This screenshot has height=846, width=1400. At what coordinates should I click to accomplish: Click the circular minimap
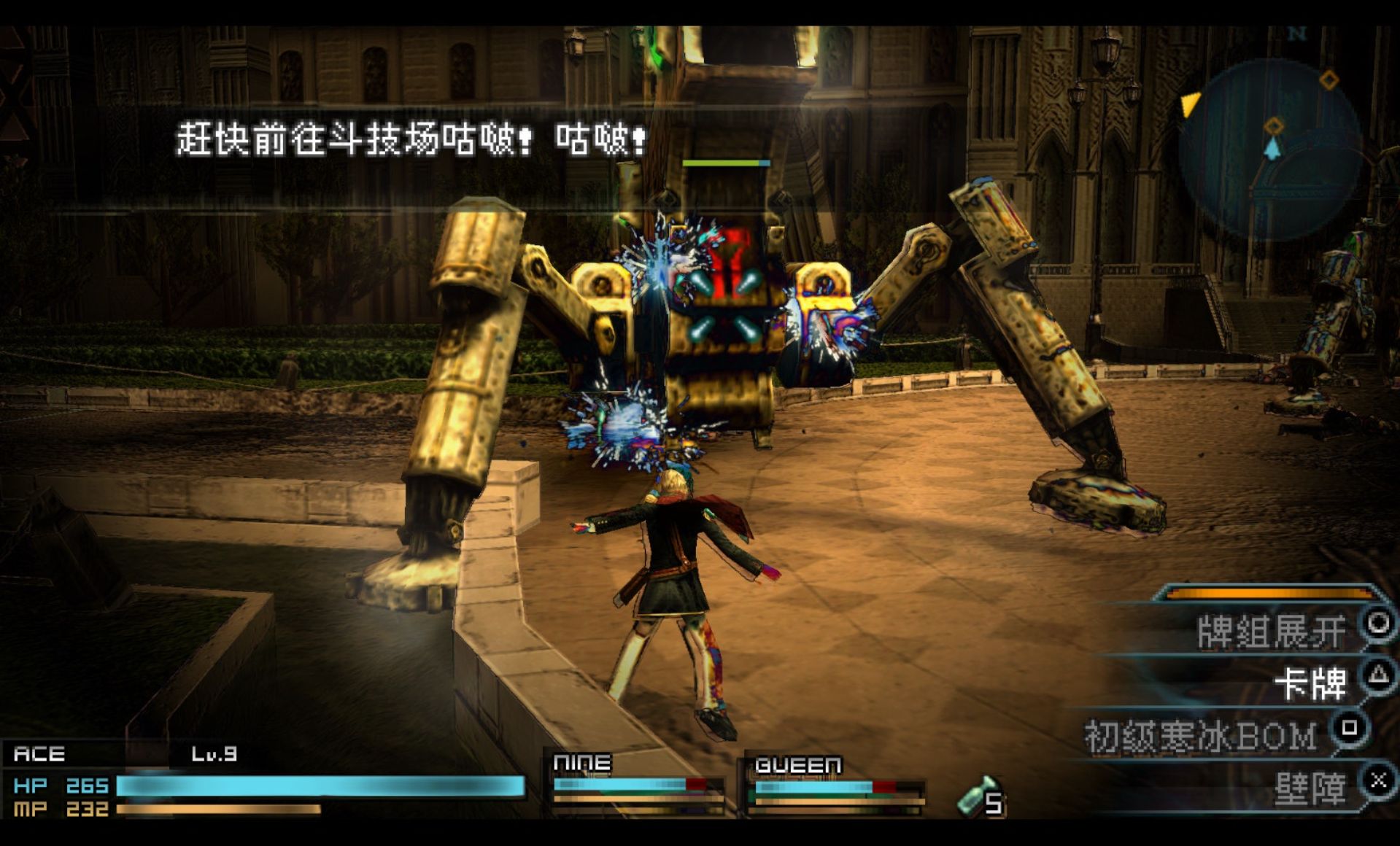pos(1271,148)
